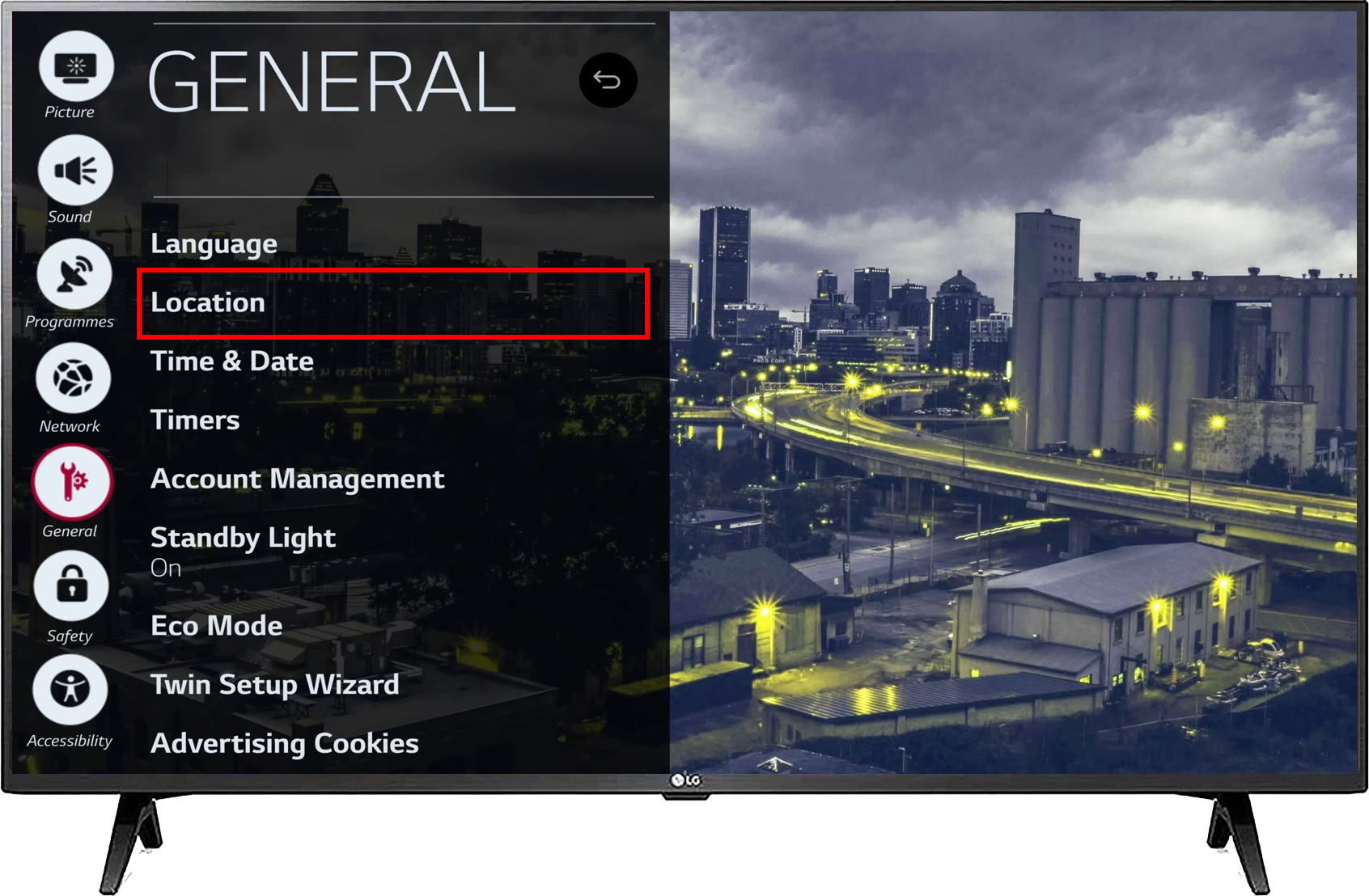Switch to the Accessibility settings
The height and width of the screenshot is (896, 1369).
point(70,690)
